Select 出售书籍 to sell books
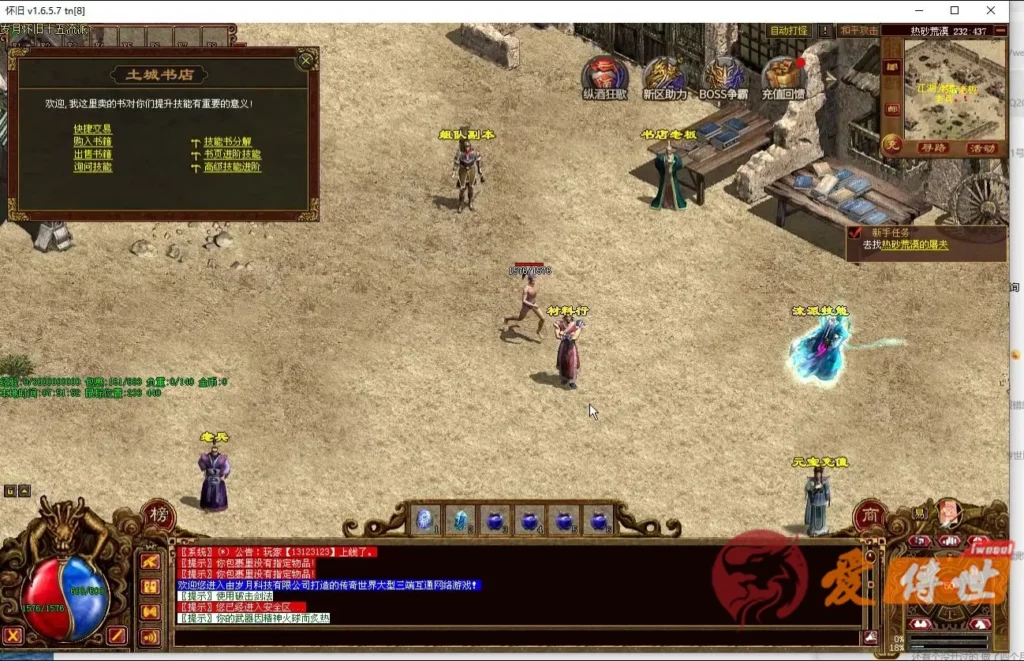This screenshot has height=661, width=1024. 93,155
